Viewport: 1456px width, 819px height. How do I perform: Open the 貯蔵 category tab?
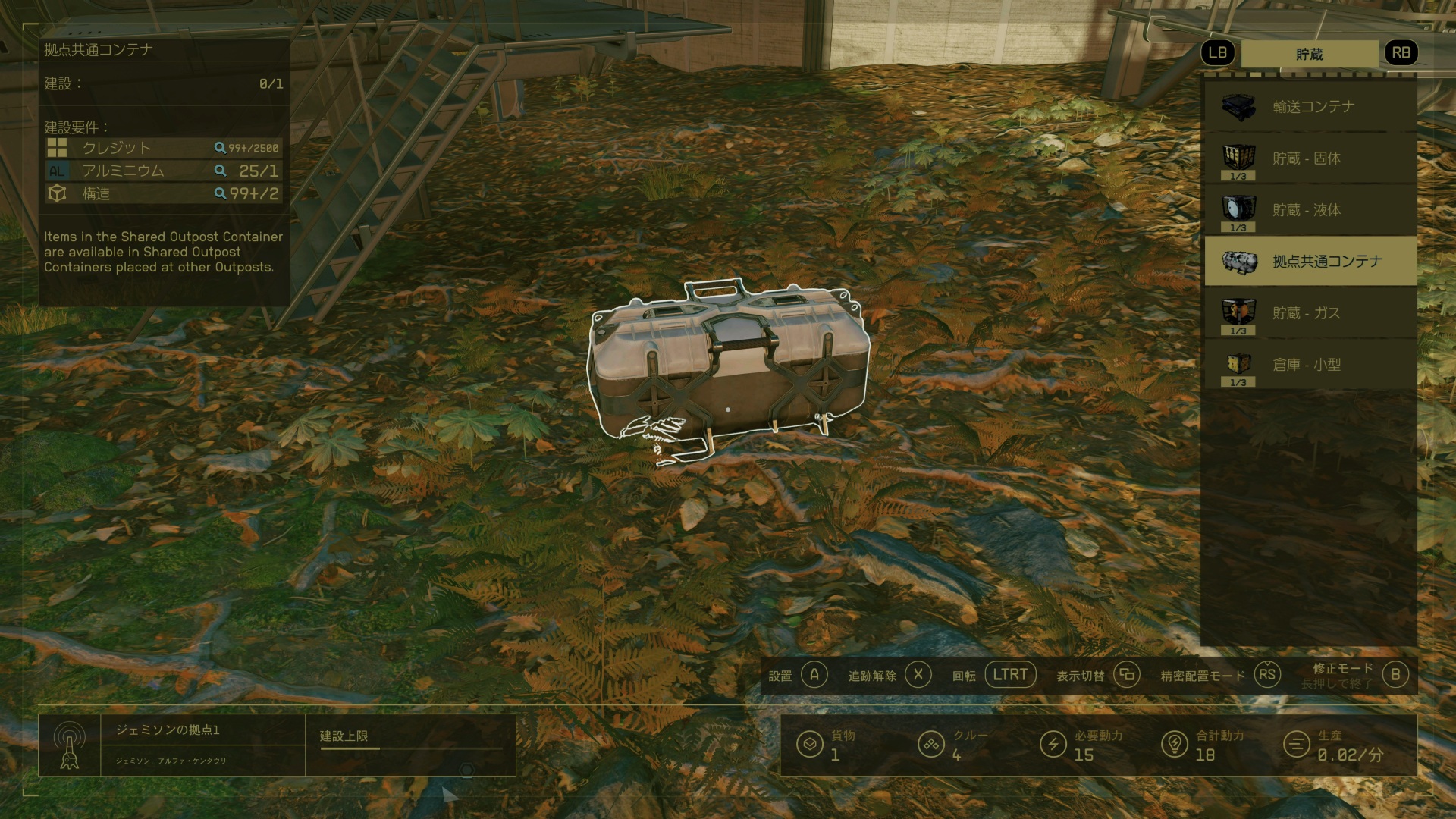[1309, 54]
